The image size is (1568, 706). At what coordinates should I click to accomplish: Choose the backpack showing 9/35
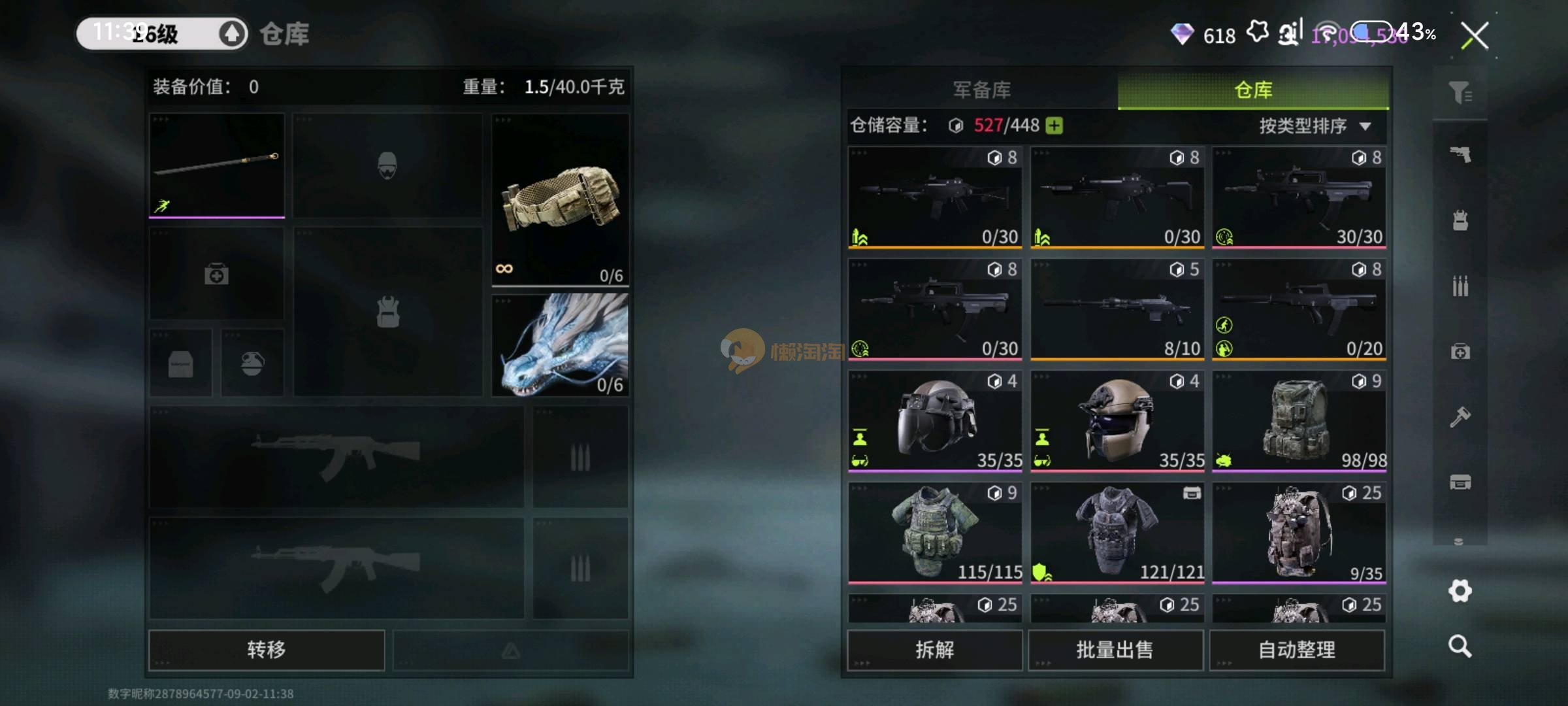point(1299,532)
